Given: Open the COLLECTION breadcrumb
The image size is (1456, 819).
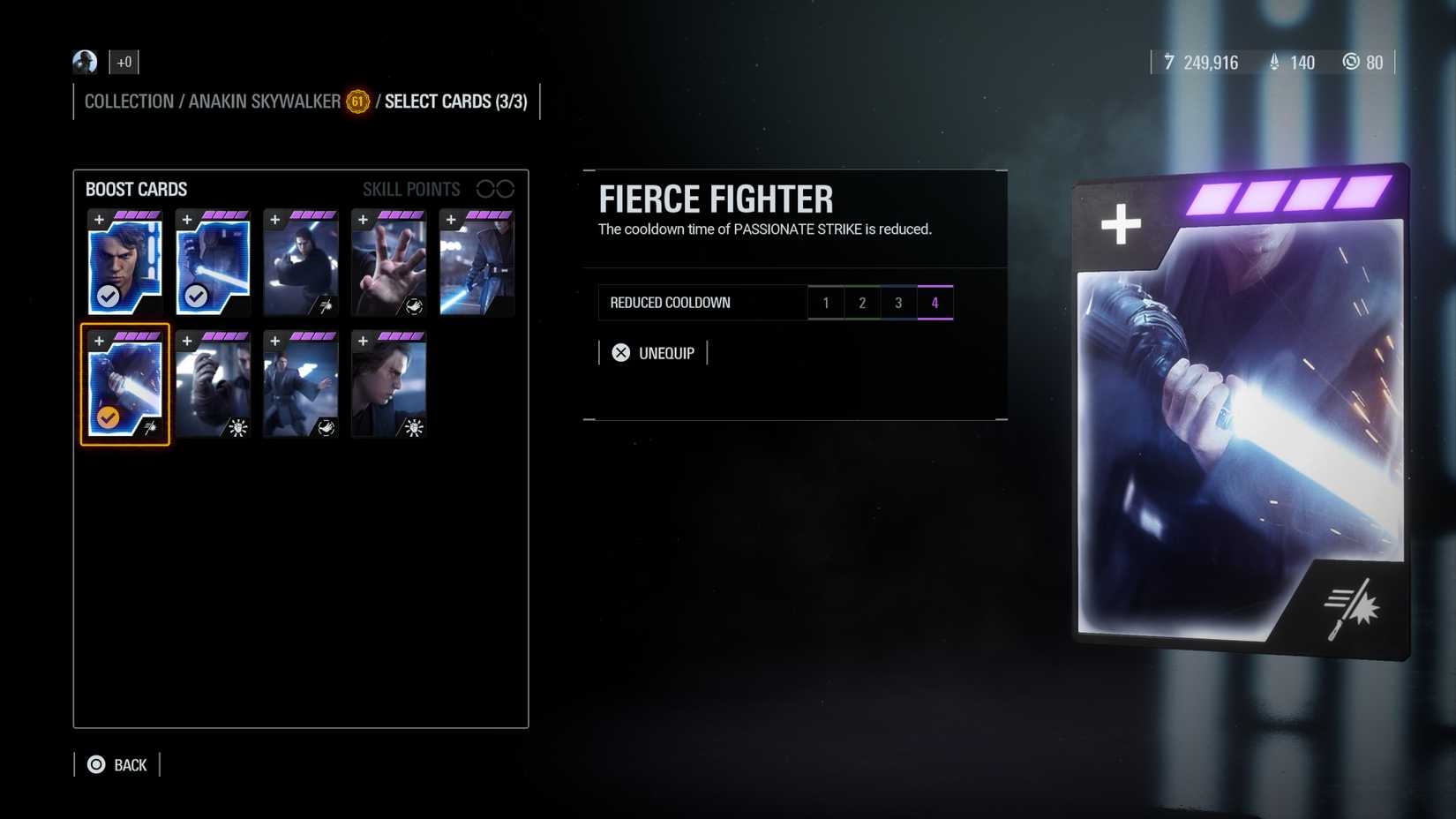Looking at the screenshot, I should [129, 101].
